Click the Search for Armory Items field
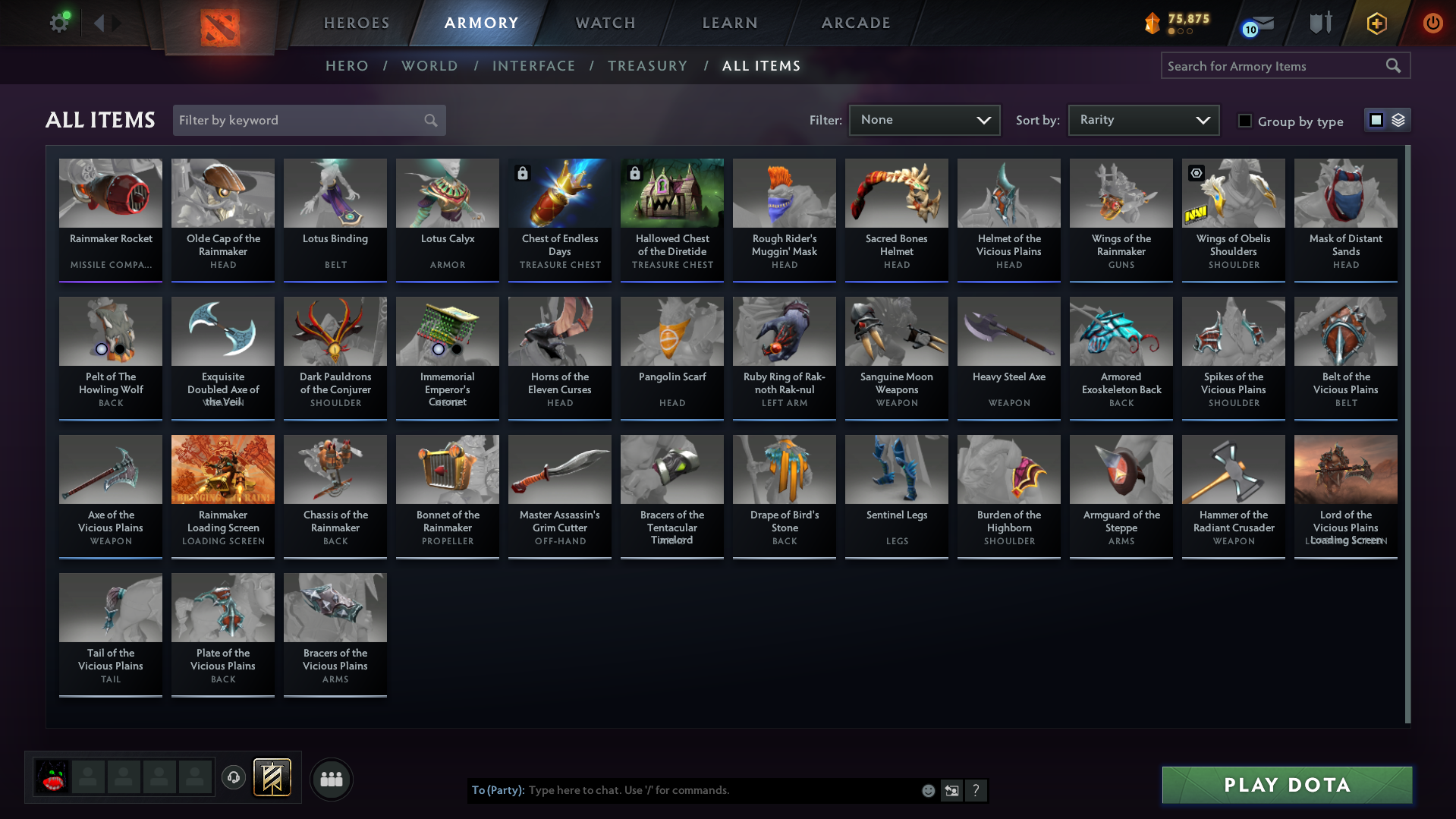 click(1275, 66)
